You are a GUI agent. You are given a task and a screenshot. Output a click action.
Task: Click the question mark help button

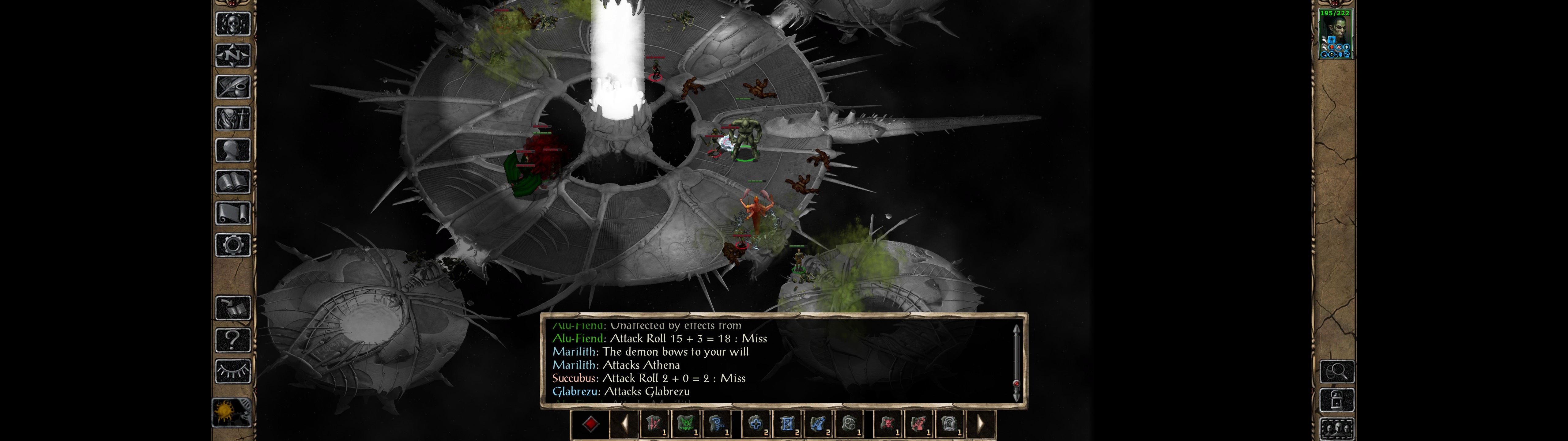click(x=233, y=339)
